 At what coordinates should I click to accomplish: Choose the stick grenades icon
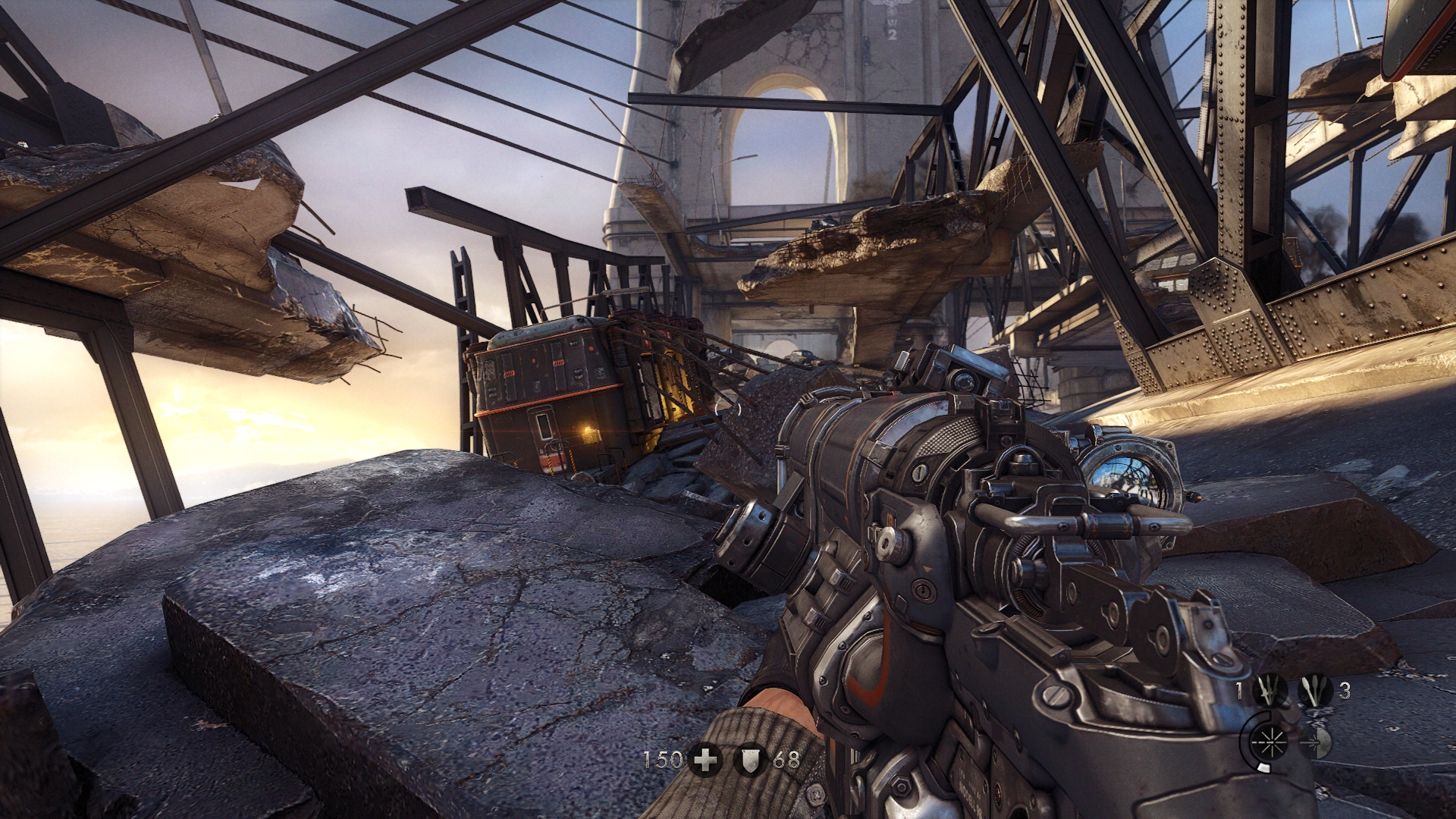(1315, 692)
